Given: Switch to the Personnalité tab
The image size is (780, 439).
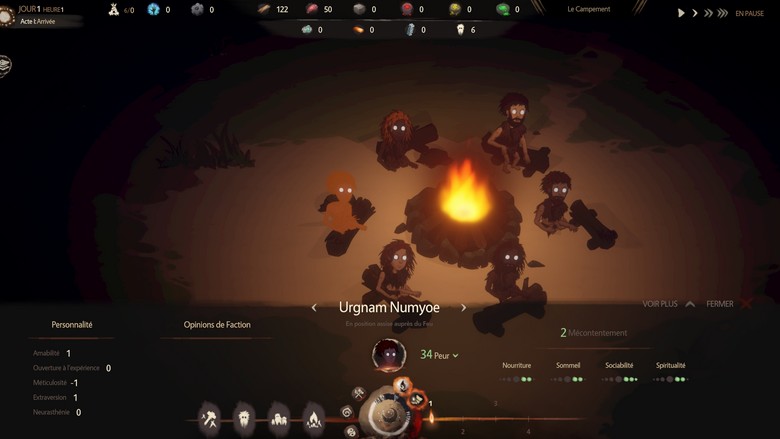Looking at the screenshot, I should [x=72, y=325].
